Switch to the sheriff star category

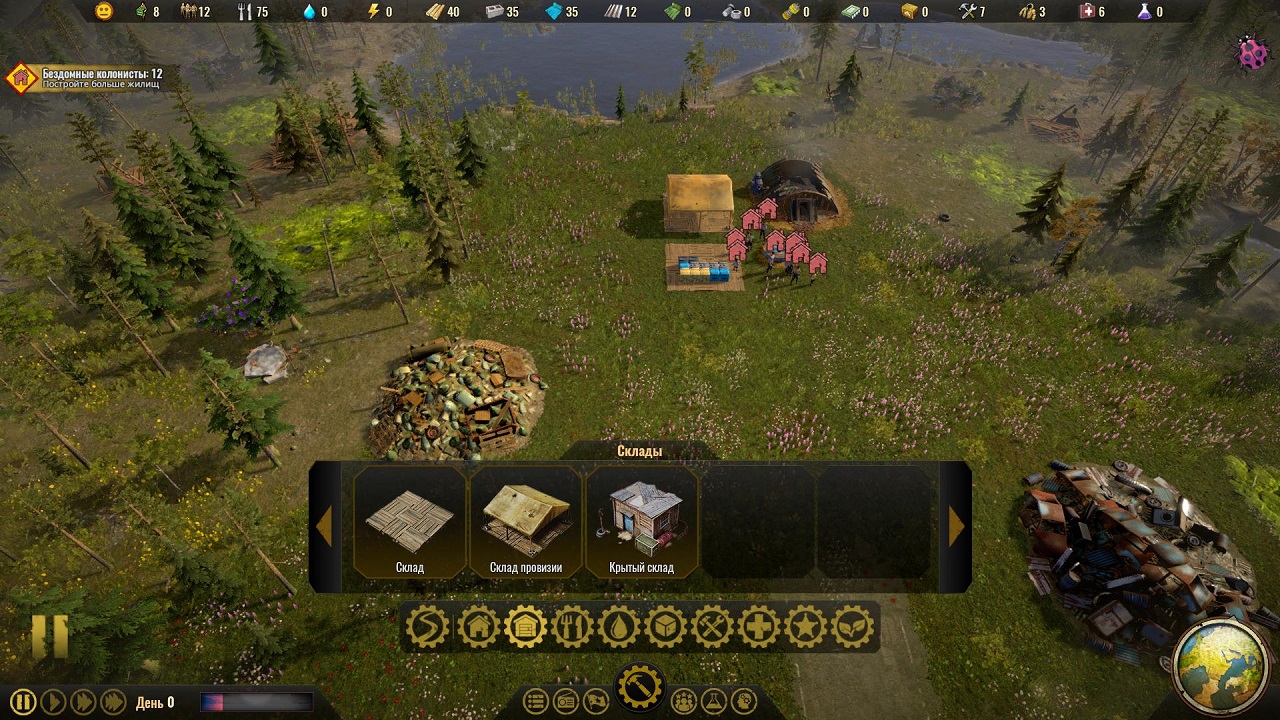pyautogui.click(x=805, y=627)
